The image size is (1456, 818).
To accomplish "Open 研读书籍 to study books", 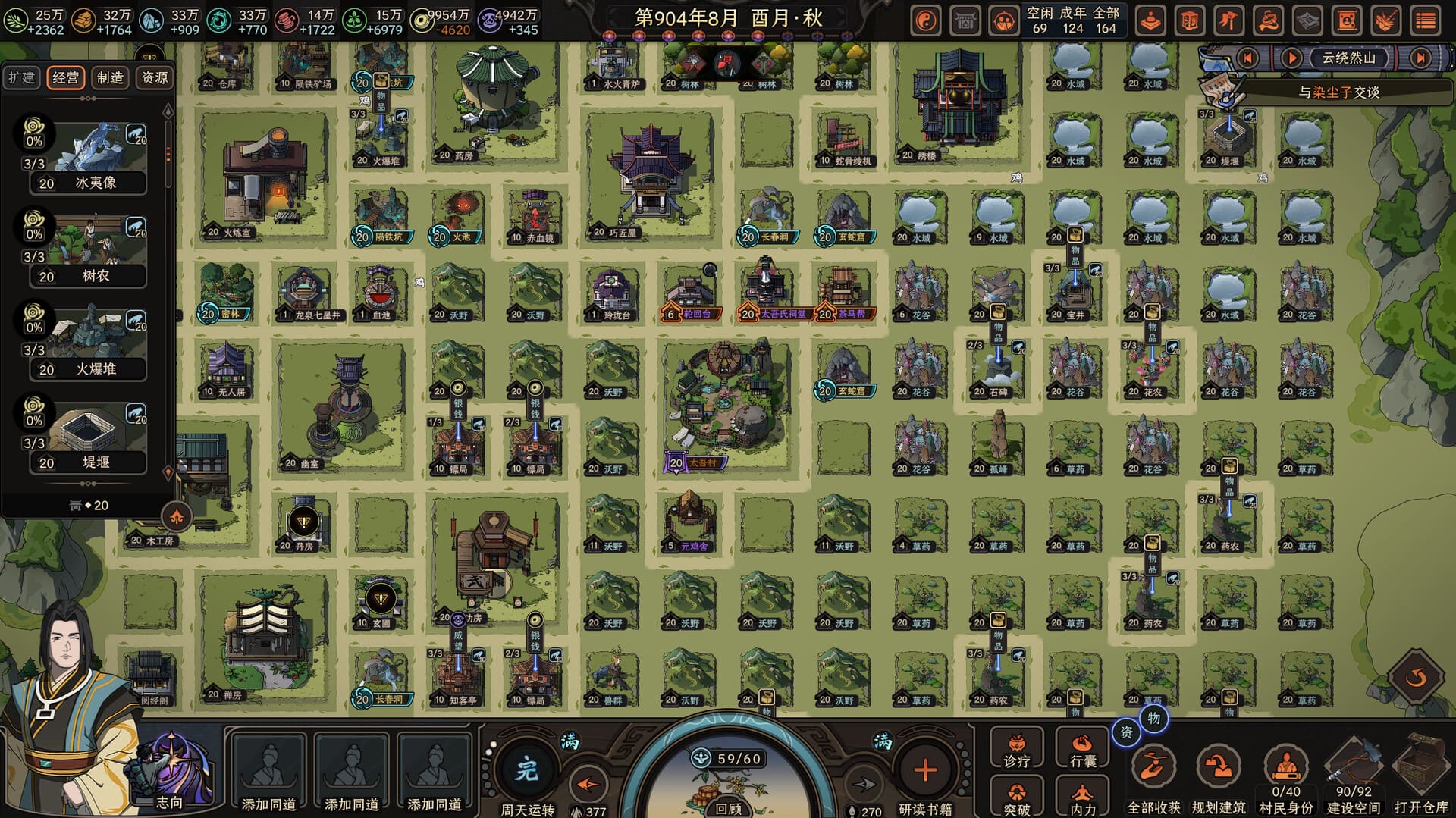I will pos(924,773).
